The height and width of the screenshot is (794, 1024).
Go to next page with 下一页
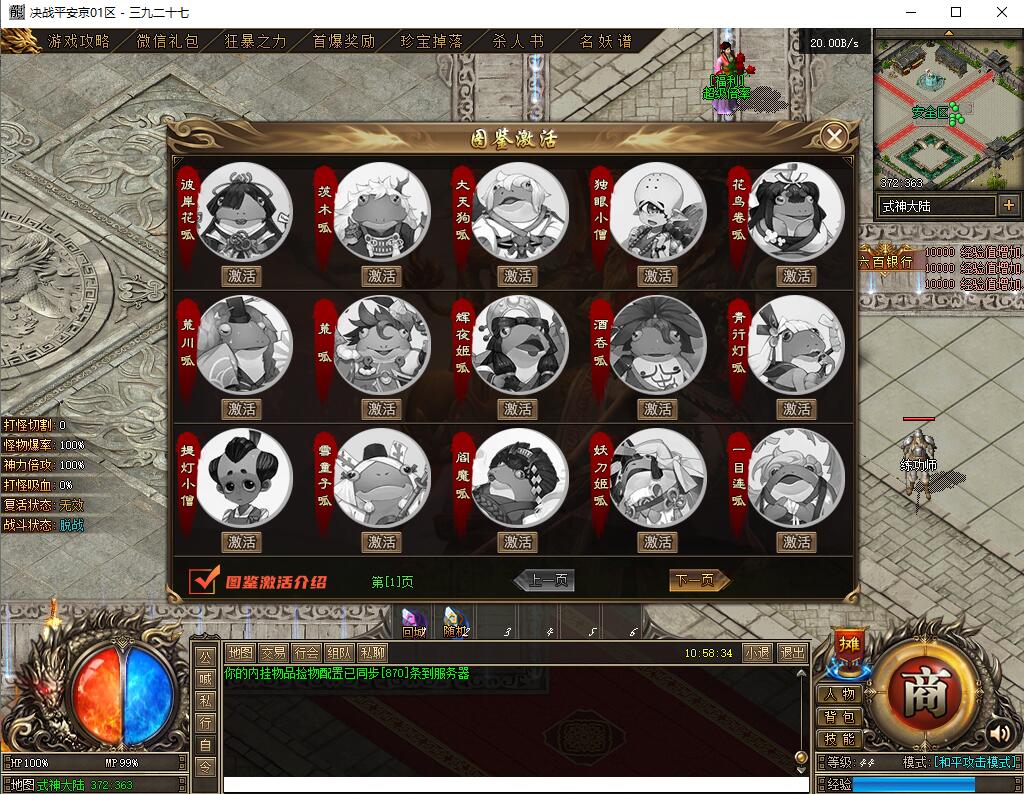tap(698, 581)
